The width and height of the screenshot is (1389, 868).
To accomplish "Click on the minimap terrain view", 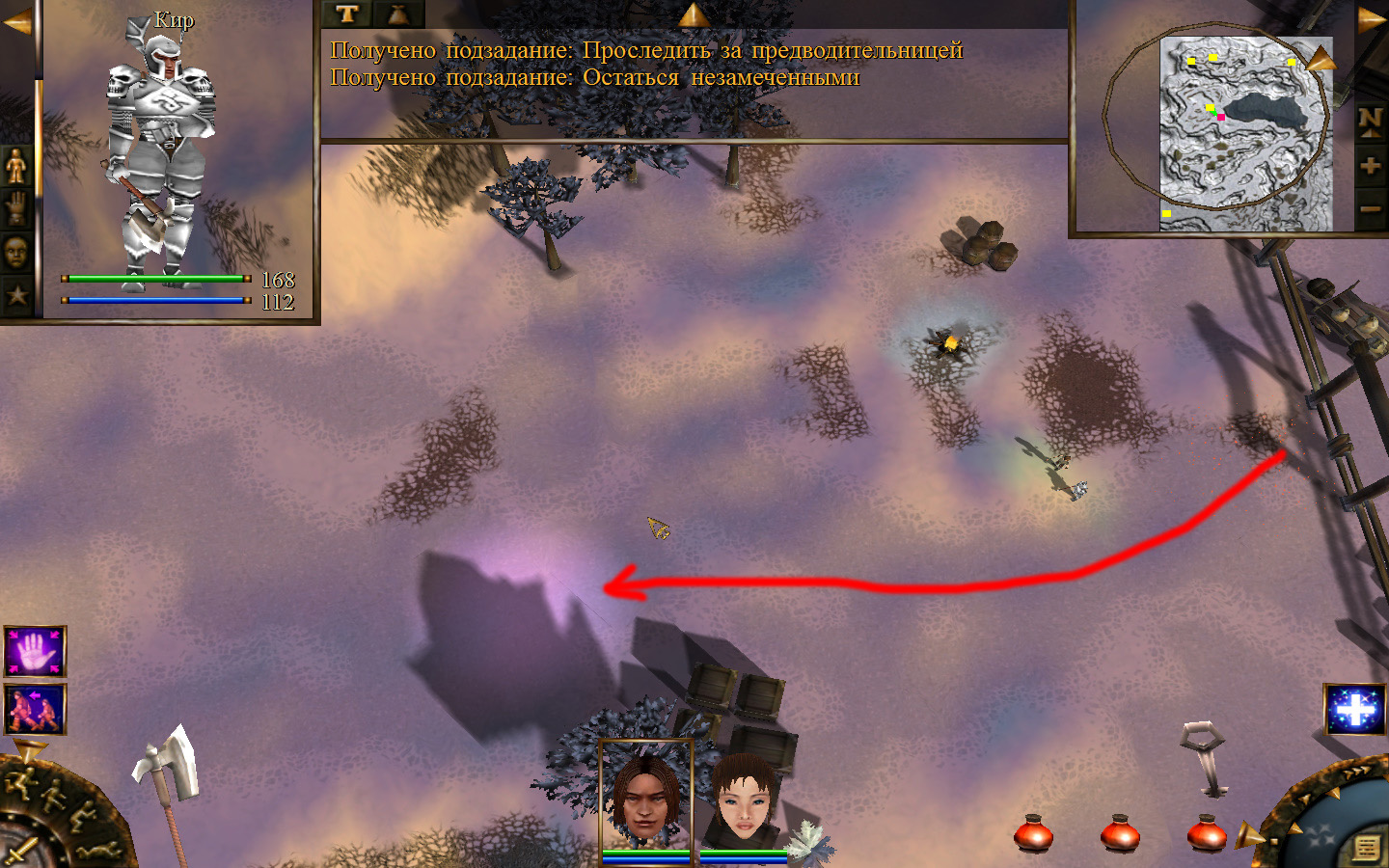I will (1244, 134).
